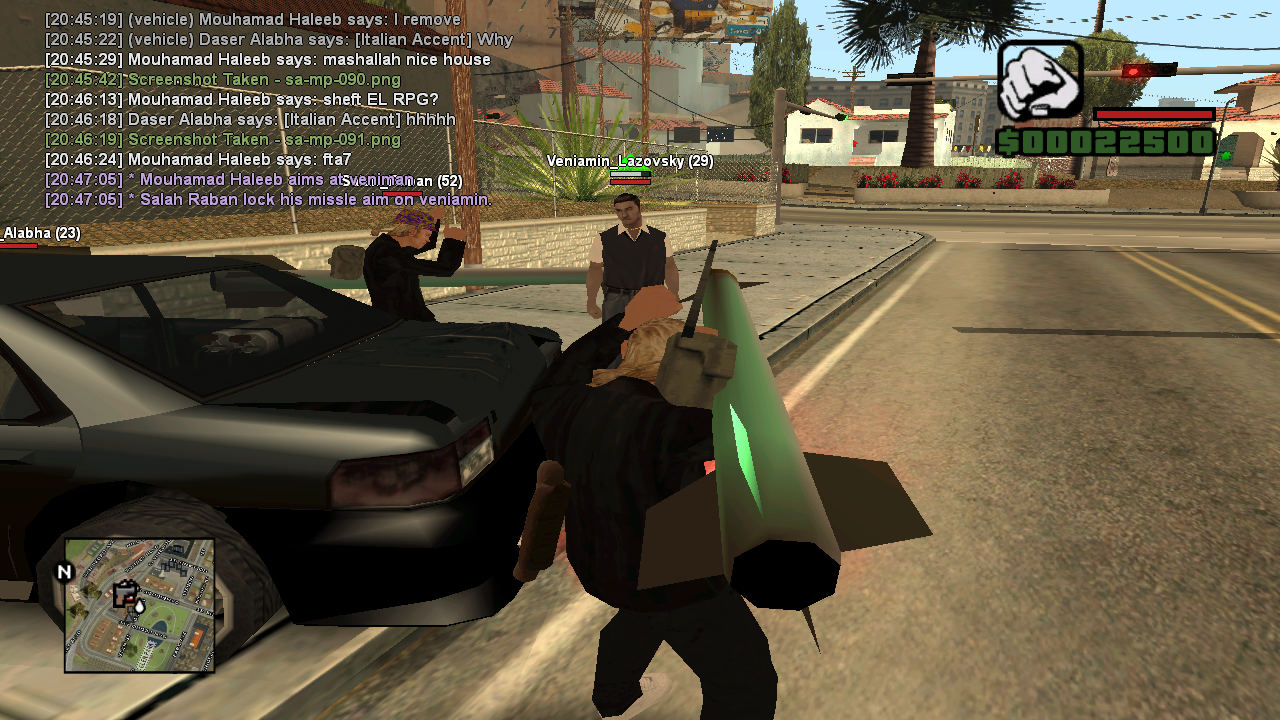Click the N compass indicator beside the radar
Image resolution: width=1280 pixels, height=720 pixels.
64,570
